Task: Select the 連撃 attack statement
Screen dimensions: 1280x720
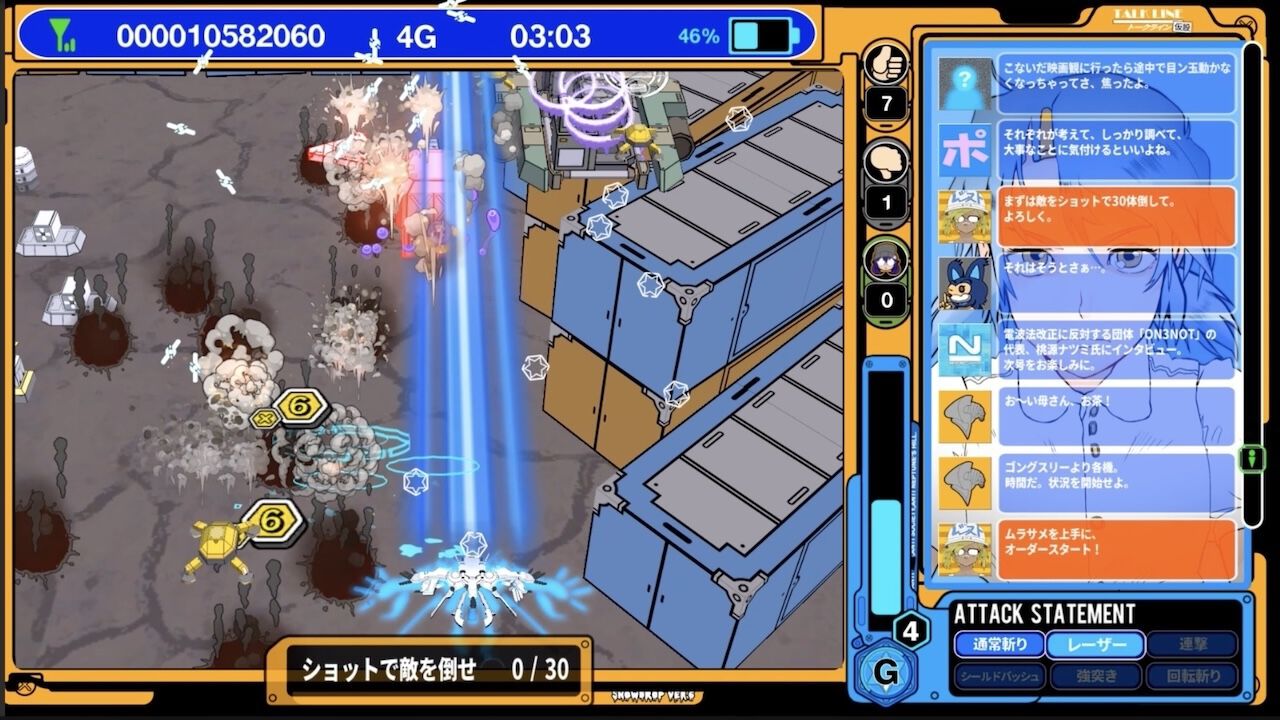Action: click(1191, 645)
